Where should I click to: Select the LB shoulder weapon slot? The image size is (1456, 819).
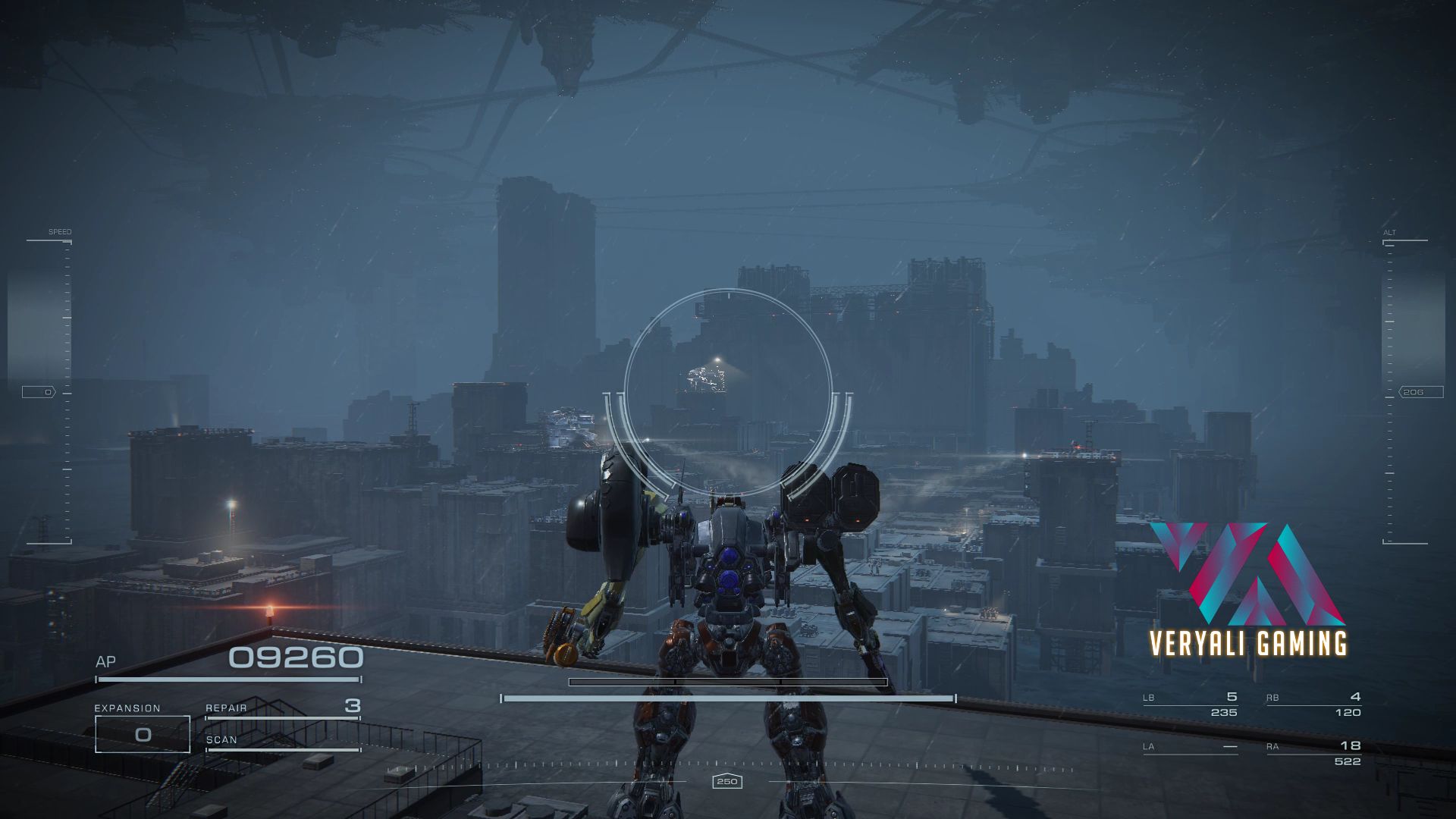(x=1190, y=704)
